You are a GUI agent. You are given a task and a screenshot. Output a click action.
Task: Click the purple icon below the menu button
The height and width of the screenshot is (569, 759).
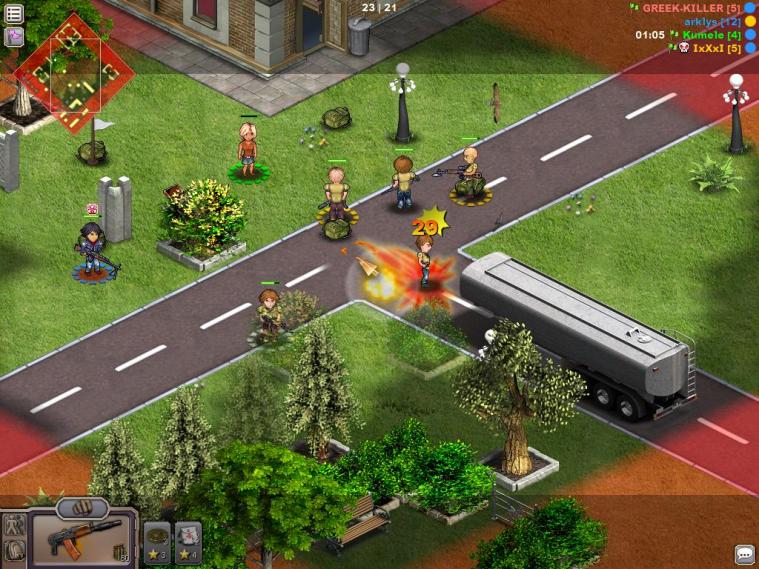coord(14,38)
